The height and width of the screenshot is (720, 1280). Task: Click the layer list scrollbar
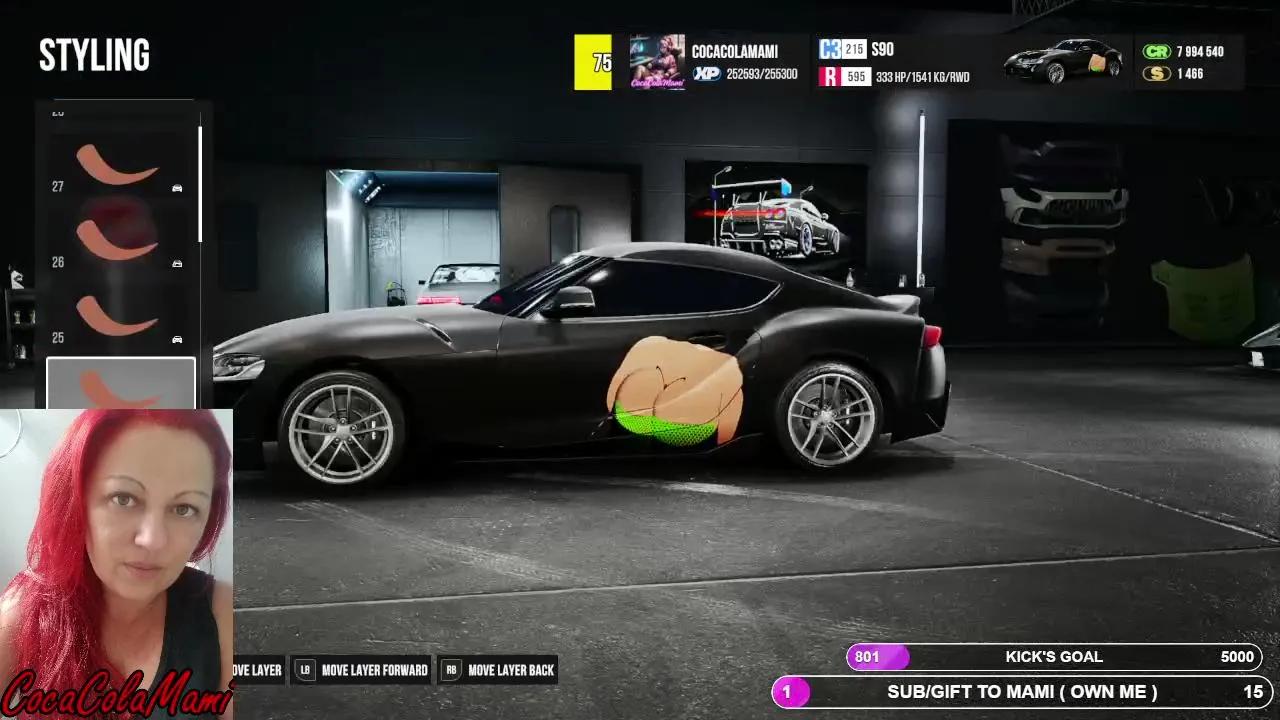coord(200,184)
